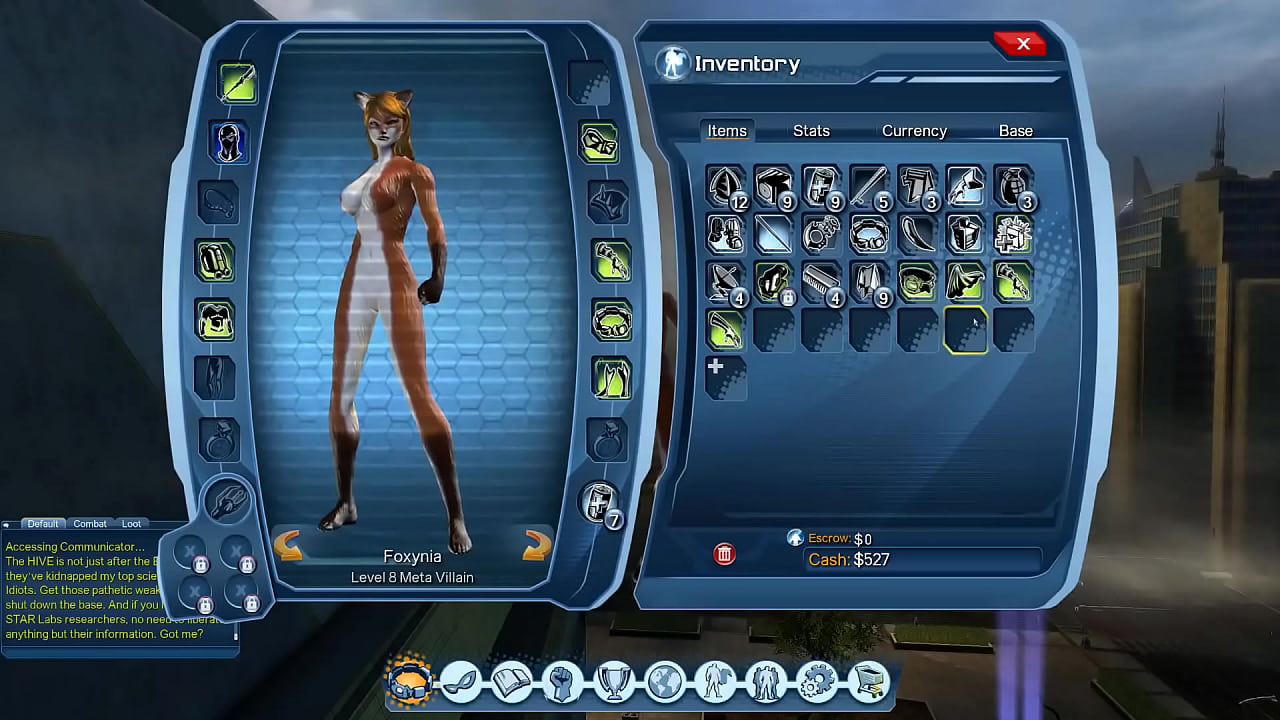Switch to the Currency tab
Screen dimensions: 1280x720
point(913,130)
